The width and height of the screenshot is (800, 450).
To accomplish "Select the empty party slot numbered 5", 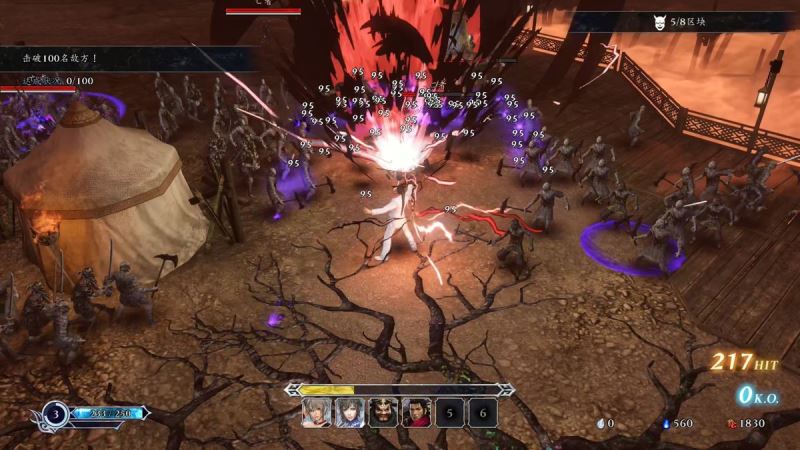I will point(449,412).
